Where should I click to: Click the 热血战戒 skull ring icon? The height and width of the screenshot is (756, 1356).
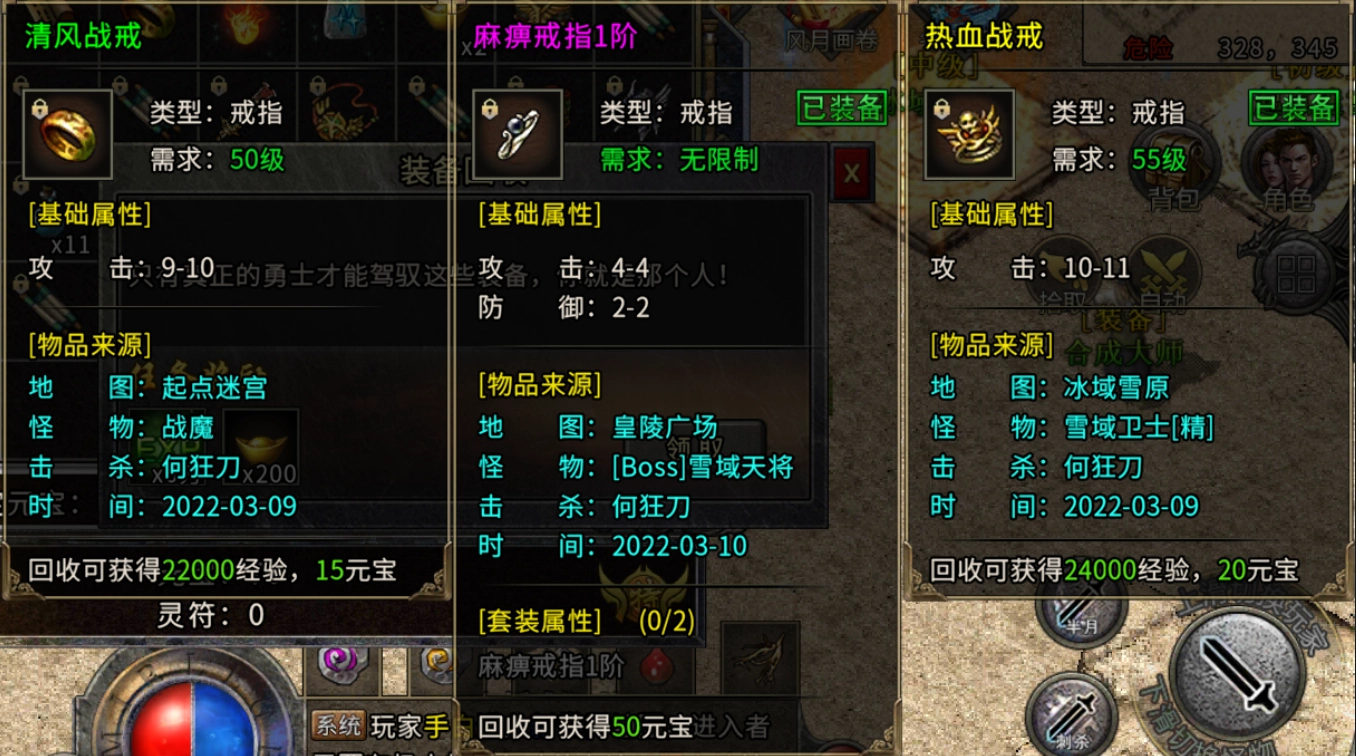(x=968, y=134)
